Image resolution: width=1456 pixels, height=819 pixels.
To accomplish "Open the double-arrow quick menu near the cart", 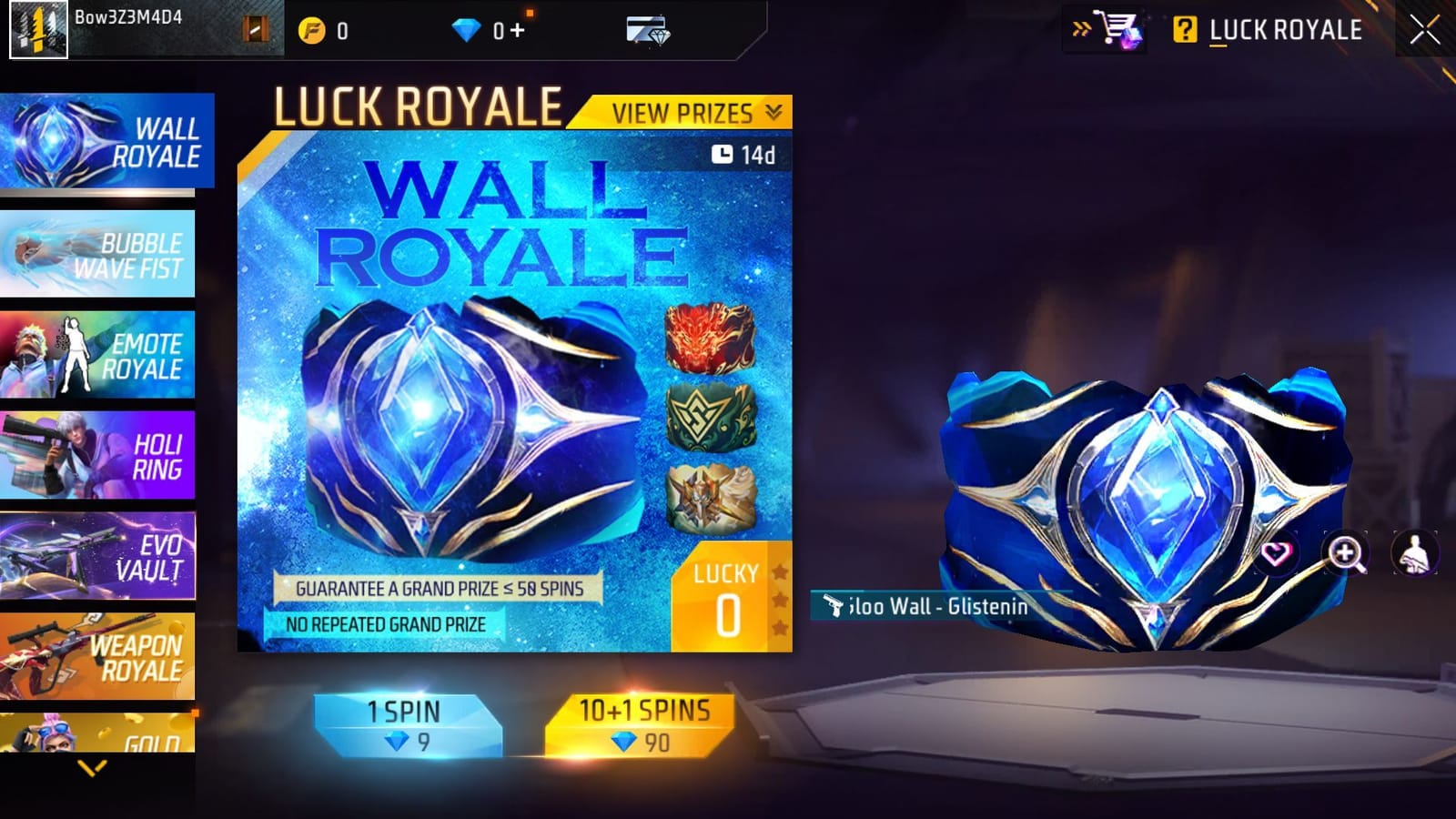I will click(1079, 30).
